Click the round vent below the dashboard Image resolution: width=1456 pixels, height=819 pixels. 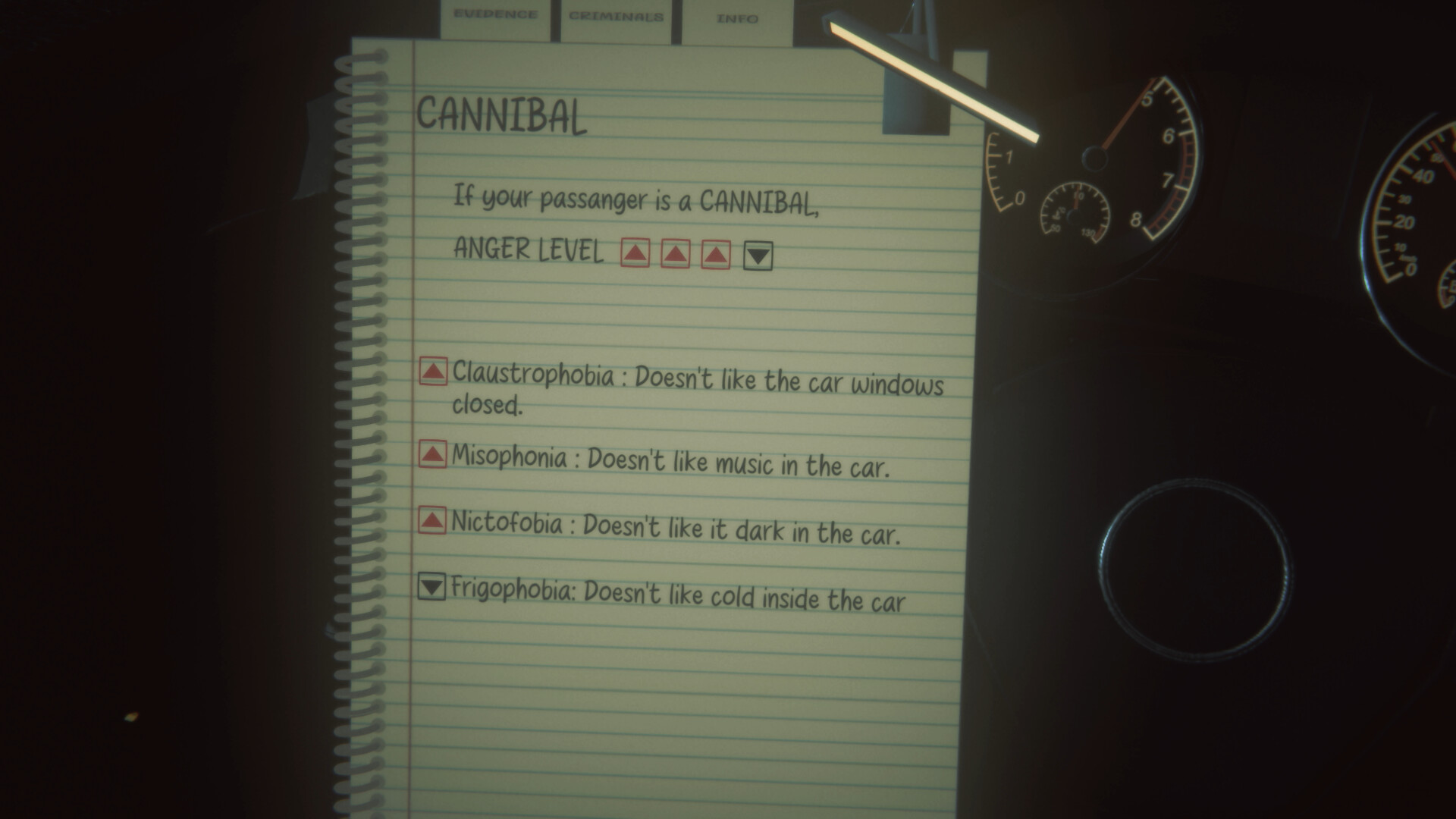pyautogui.click(x=1198, y=569)
